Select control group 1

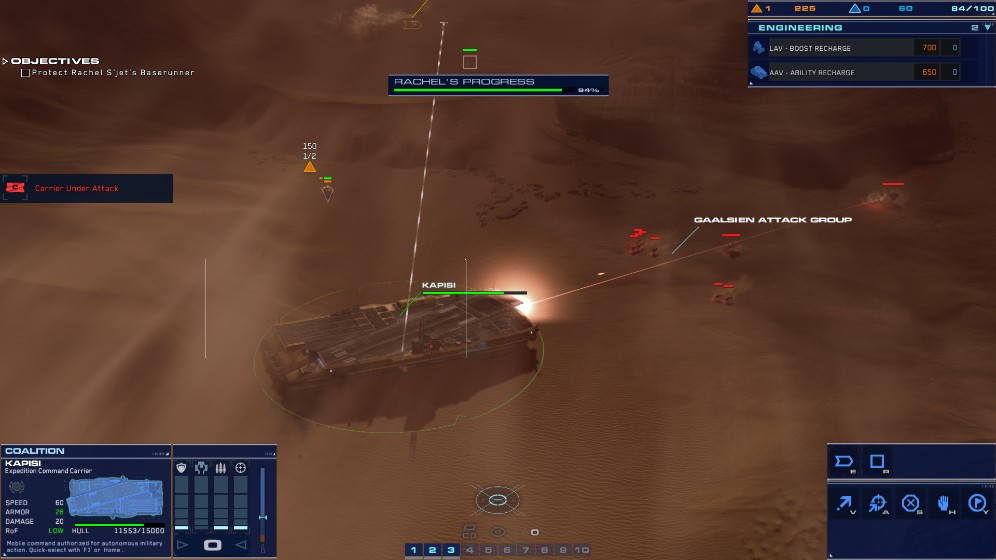click(413, 550)
